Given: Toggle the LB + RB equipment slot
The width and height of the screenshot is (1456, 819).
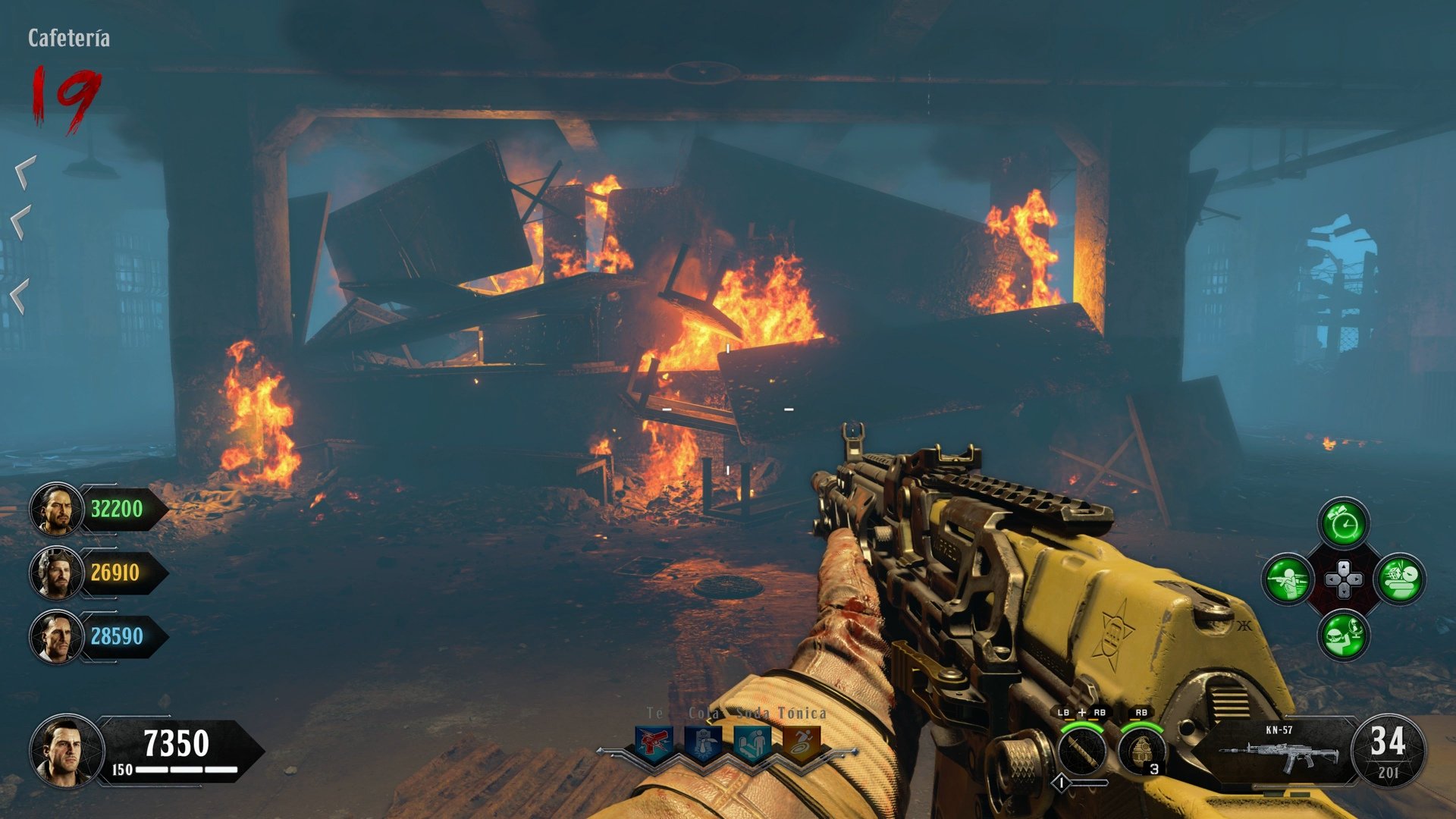Looking at the screenshot, I should click(1082, 711).
